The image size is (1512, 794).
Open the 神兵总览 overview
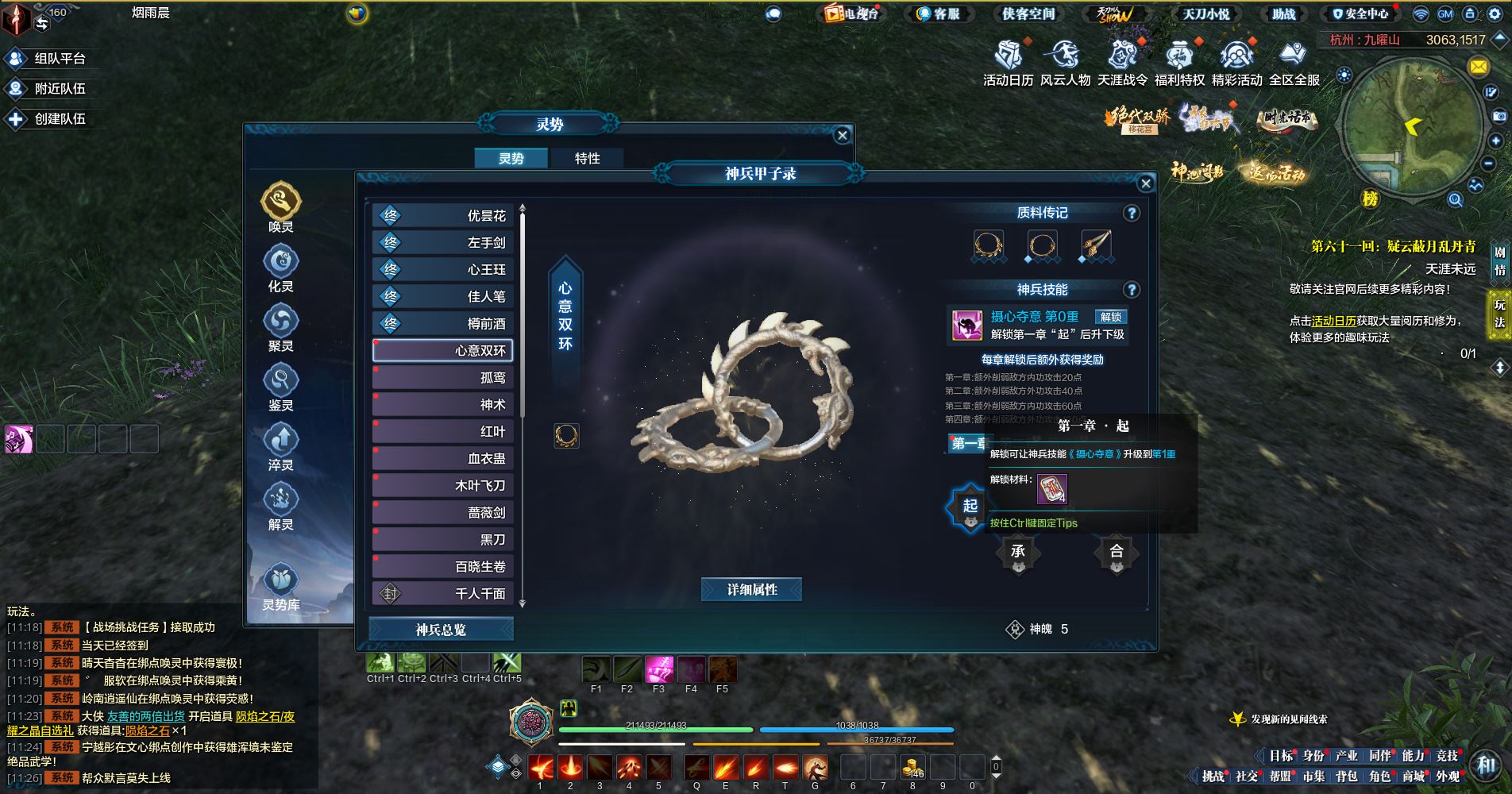tap(441, 630)
